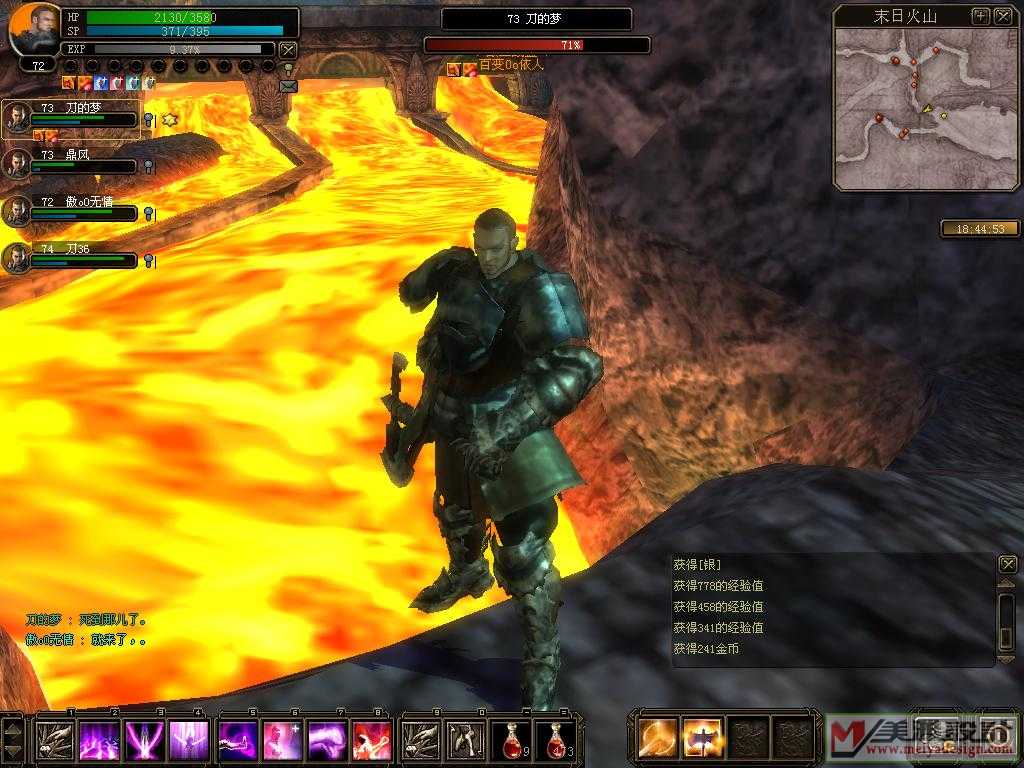Open the mail envelope icon
This screenshot has height=768, width=1024.
point(288,86)
